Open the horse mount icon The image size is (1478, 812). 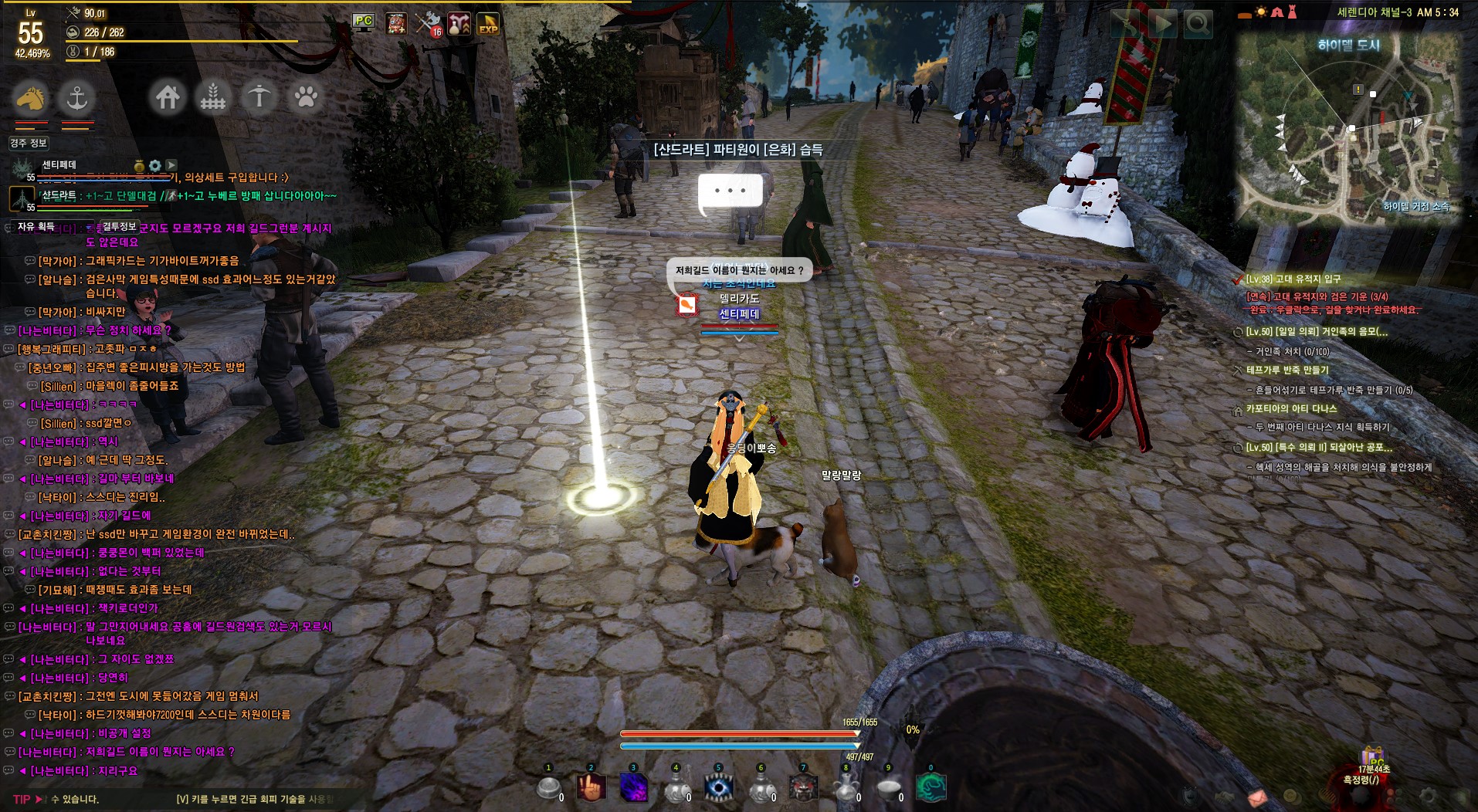pyautogui.click(x=30, y=98)
